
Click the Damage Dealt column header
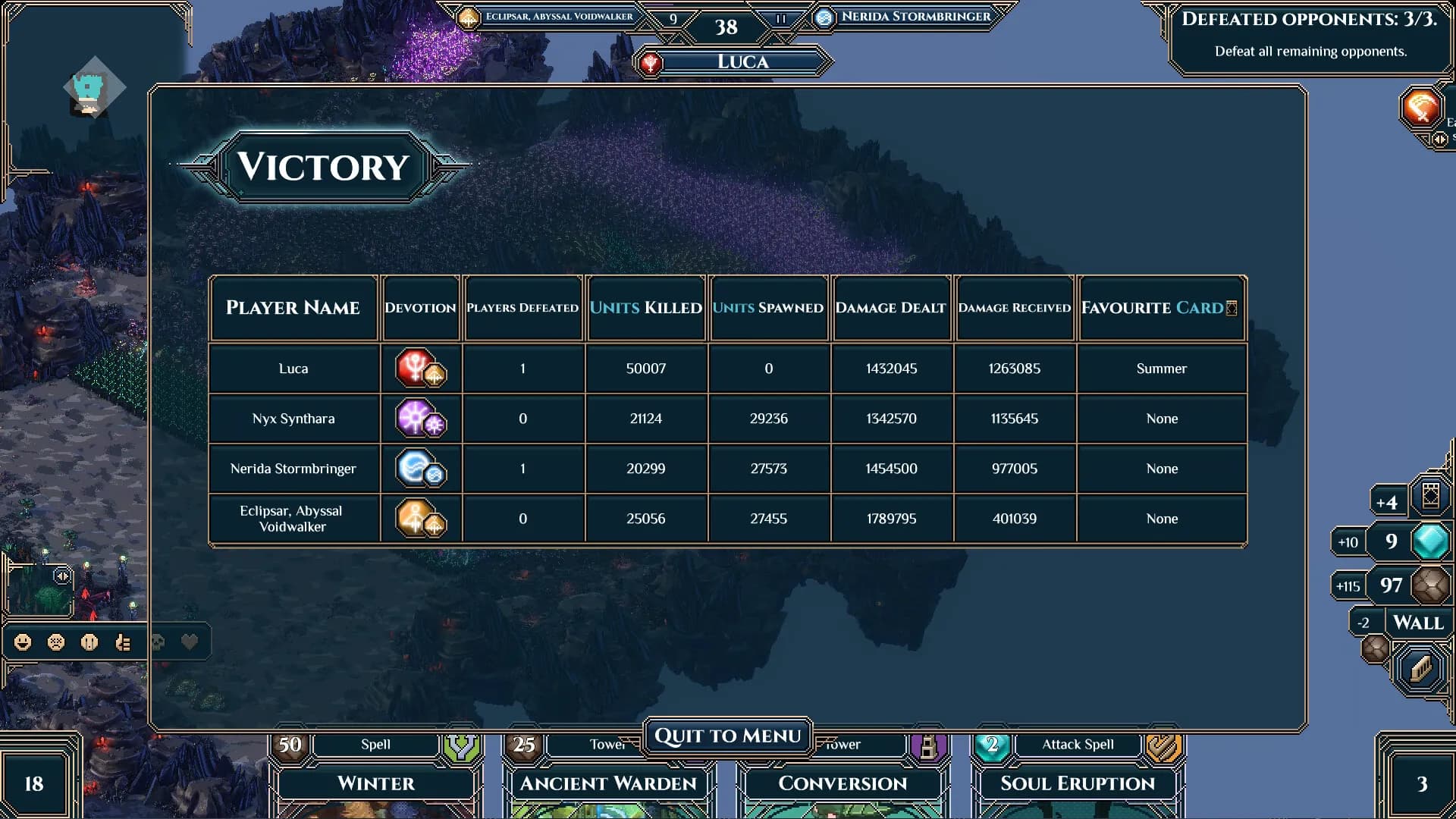click(891, 308)
